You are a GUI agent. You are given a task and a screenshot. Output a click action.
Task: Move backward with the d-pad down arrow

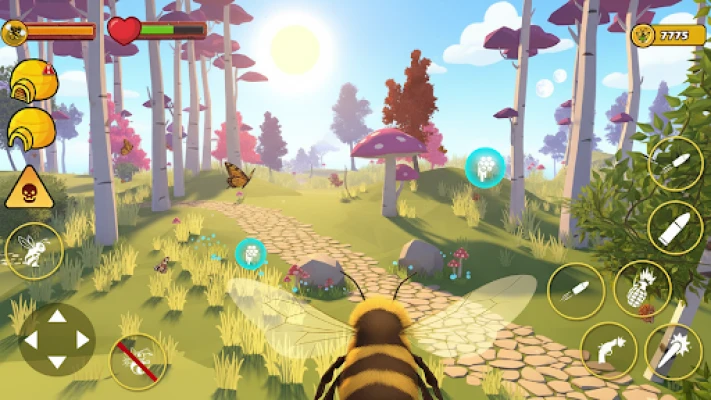(x=57, y=362)
